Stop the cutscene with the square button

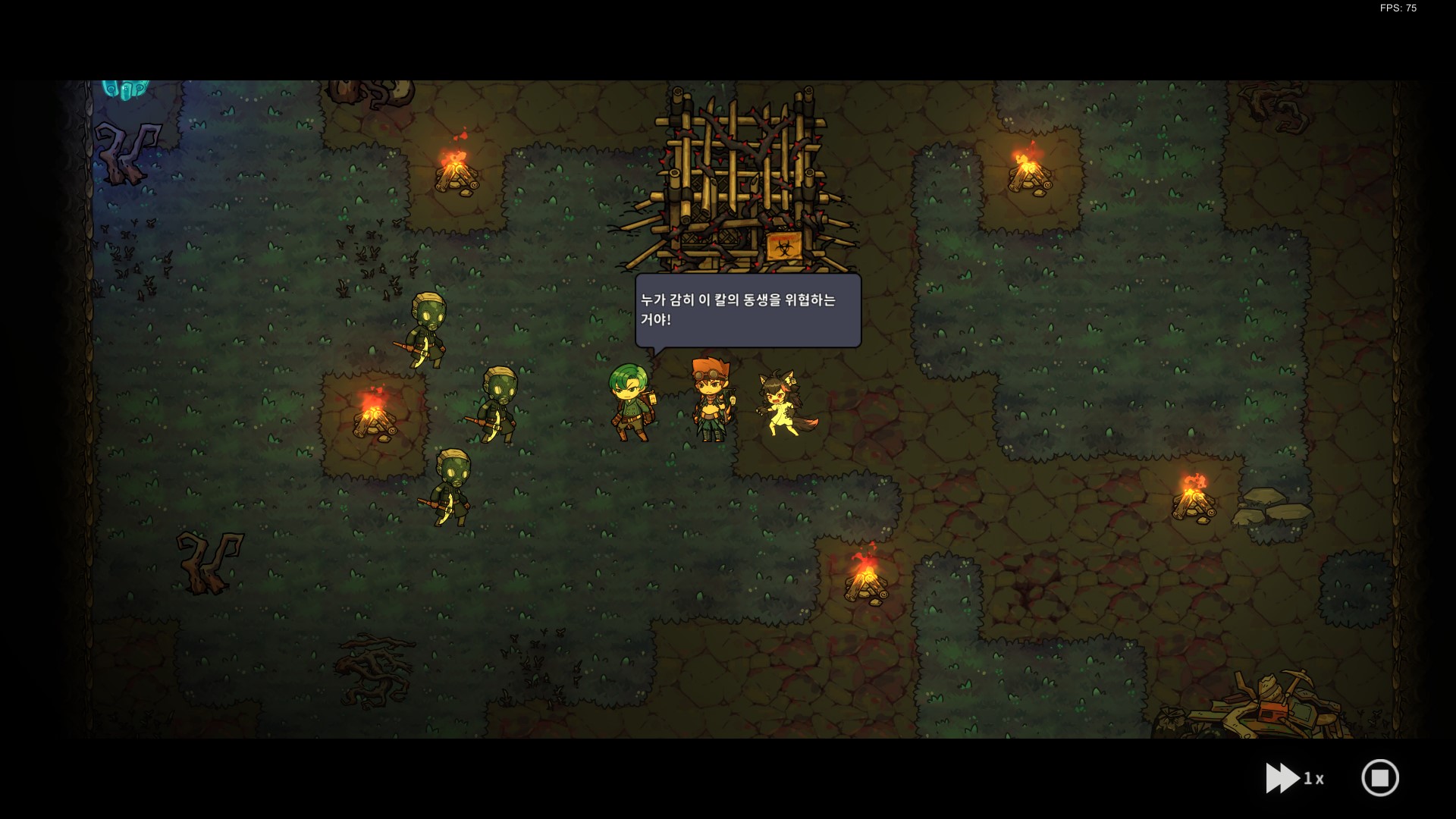click(1379, 778)
